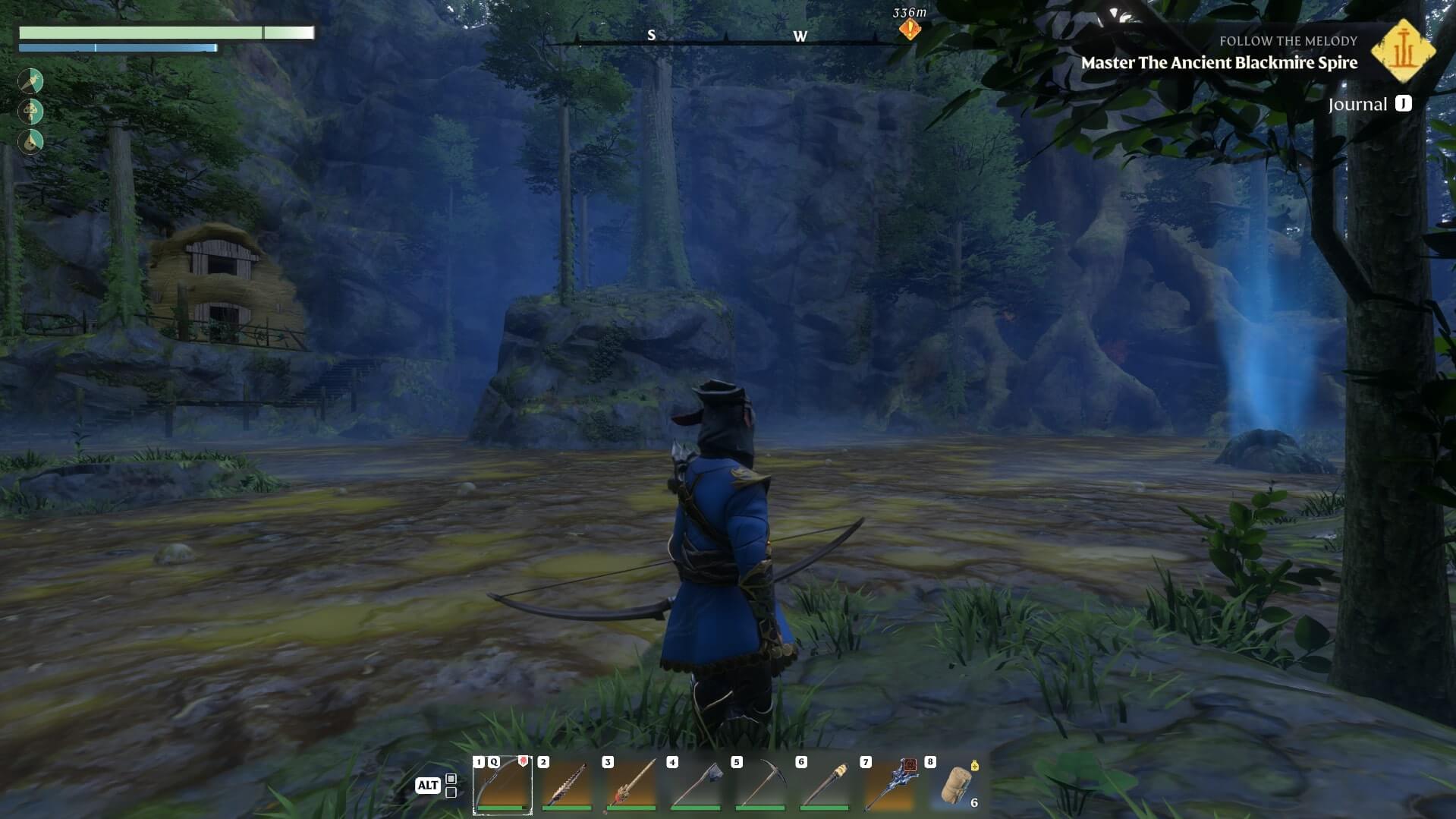The height and width of the screenshot is (819, 1456).
Task: Click the carrot food buff icon
Action: coord(30,80)
